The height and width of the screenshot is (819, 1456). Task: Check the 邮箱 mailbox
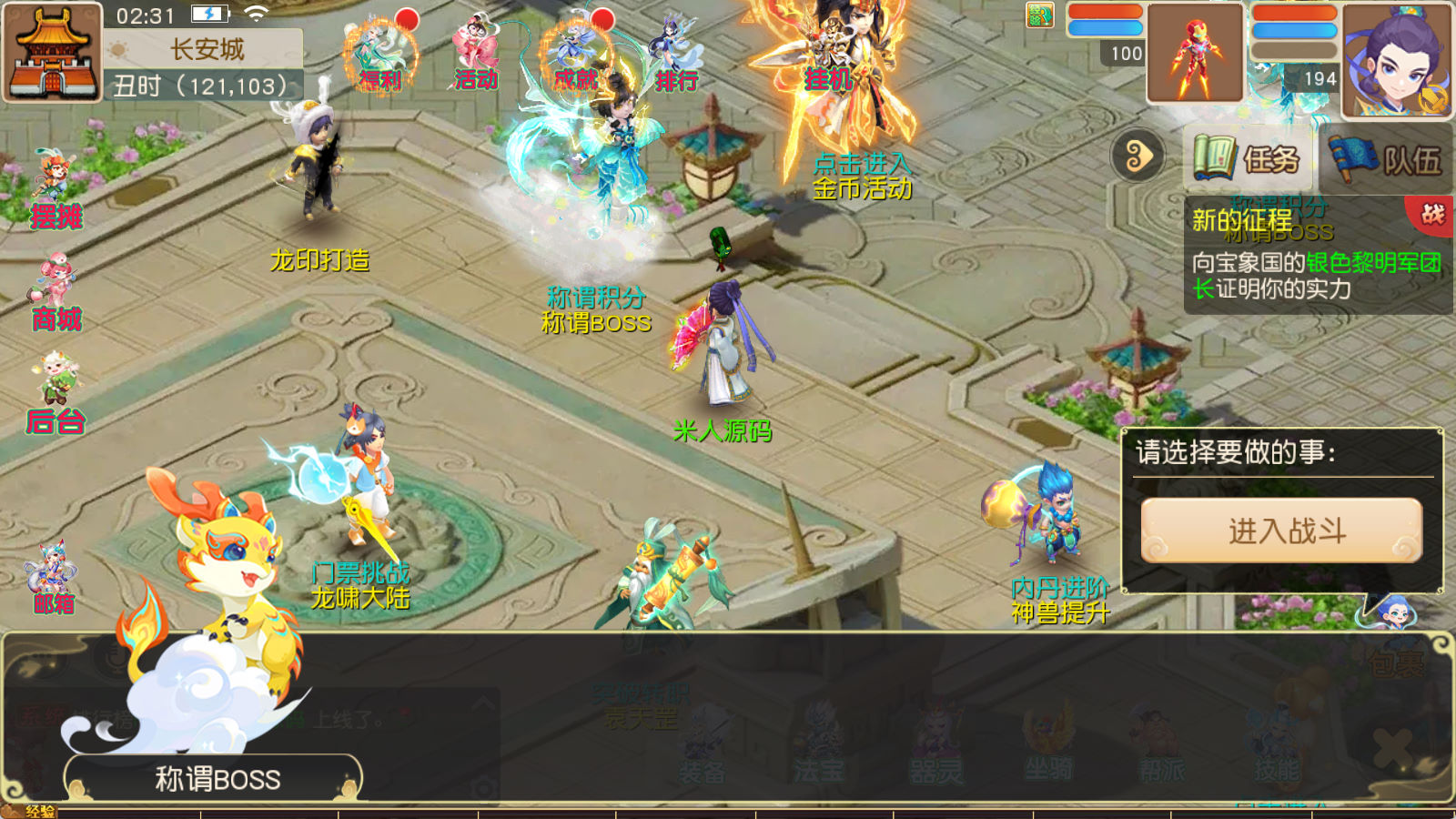tap(53, 579)
